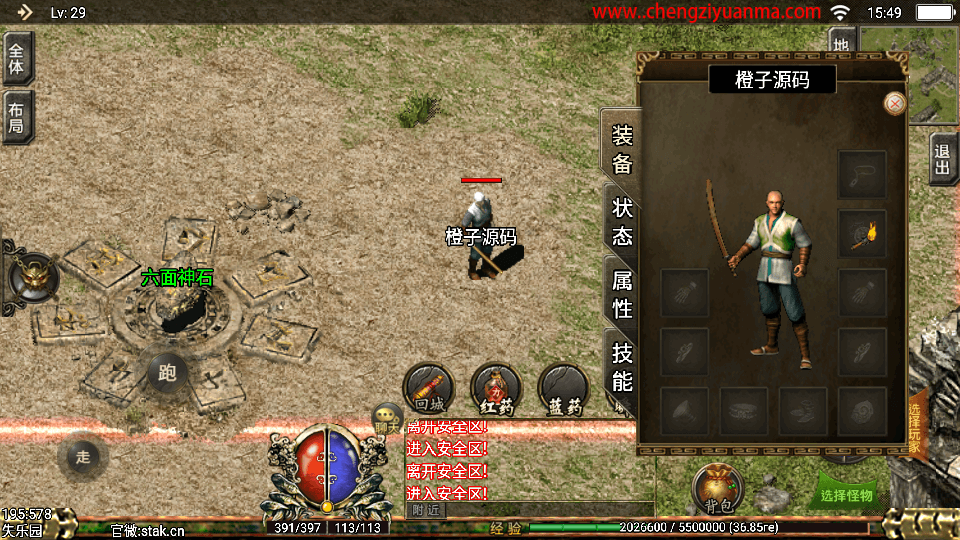Drink the 红药 red potion
Image resolution: width=960 pixels, height=540 pixels.
pyautogui.click(x=495, y=388)
